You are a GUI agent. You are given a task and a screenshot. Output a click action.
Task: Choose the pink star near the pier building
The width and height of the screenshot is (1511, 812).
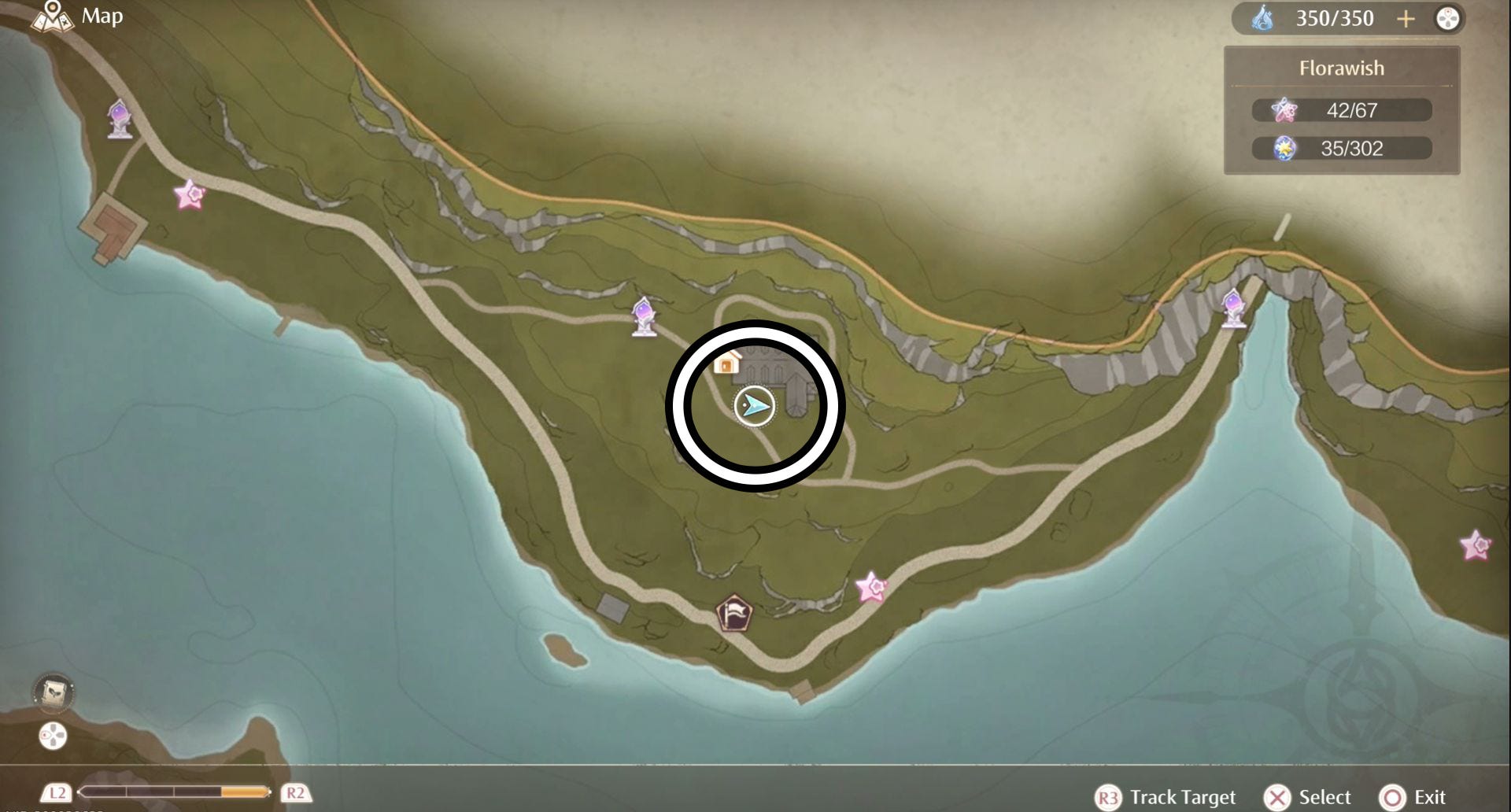tap(189, 194)
